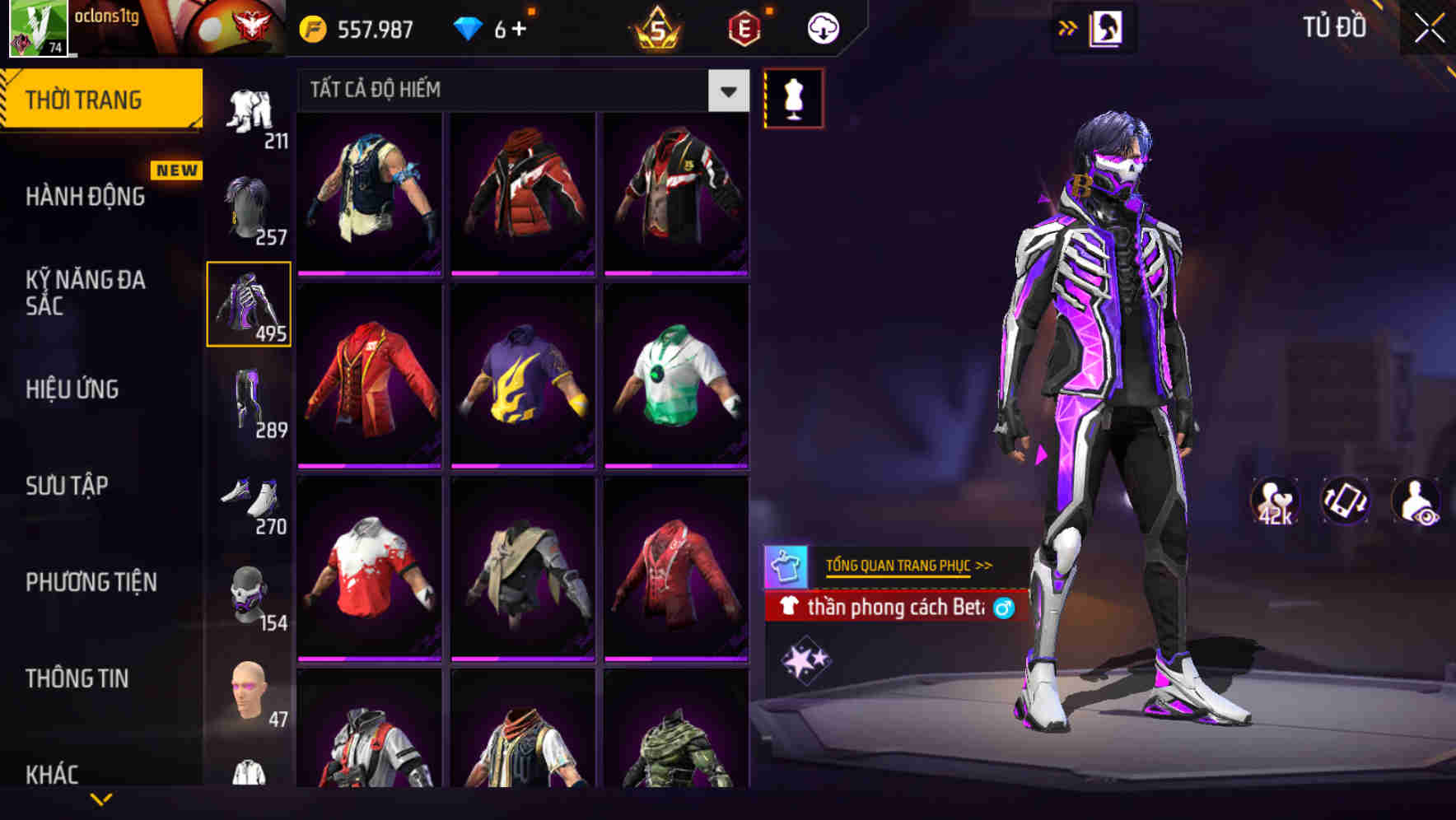Expand the sidebar with the bottom chevron under KHÁC
This screenshot has height=820, width=1456.
(x=101, y=798)
